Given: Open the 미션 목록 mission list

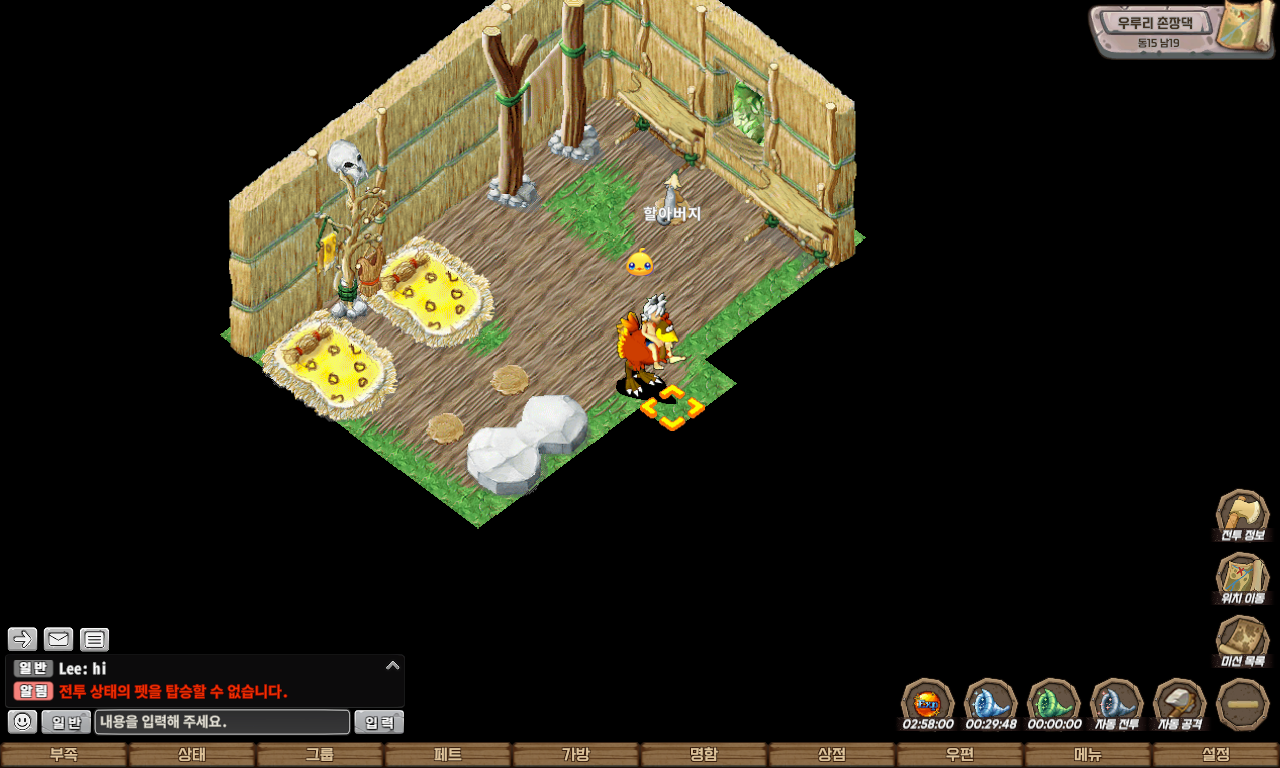Looking at the screenshot, I should (1242, 640).
